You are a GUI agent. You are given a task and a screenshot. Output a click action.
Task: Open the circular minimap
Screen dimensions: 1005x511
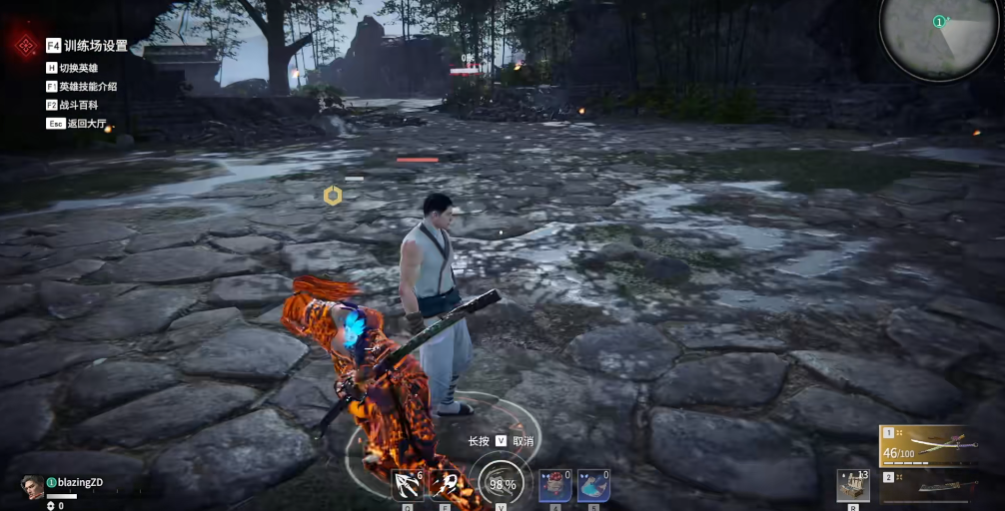coord(938,38)
